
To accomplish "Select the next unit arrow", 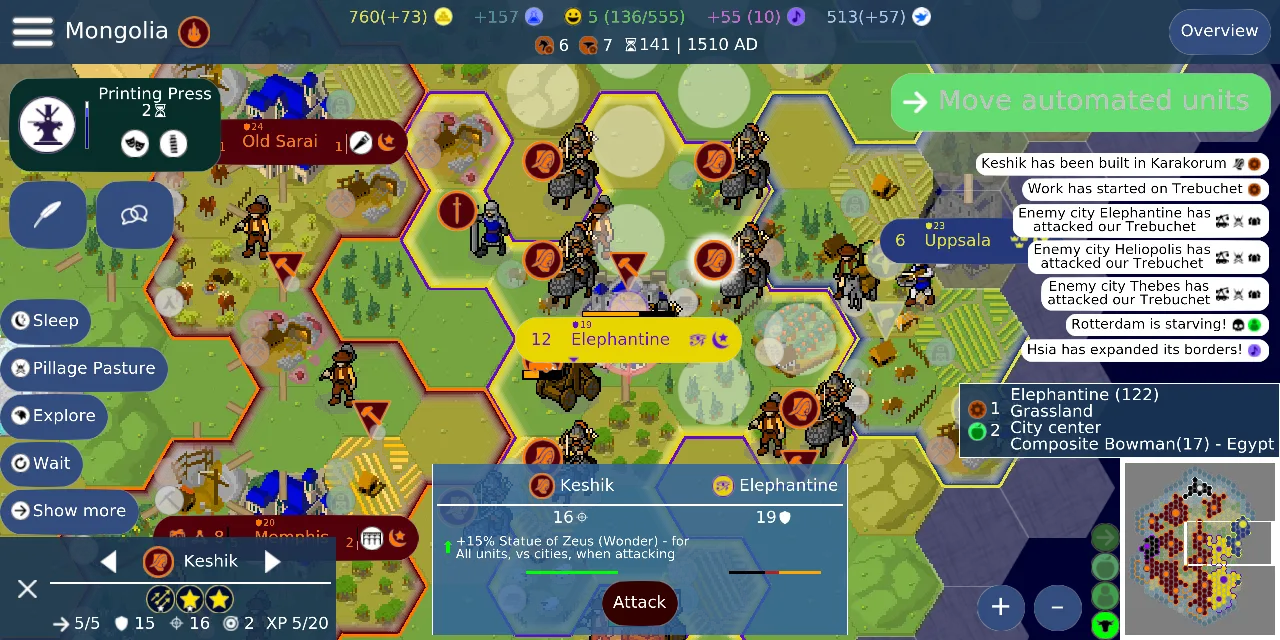I will tap(272, 561).
